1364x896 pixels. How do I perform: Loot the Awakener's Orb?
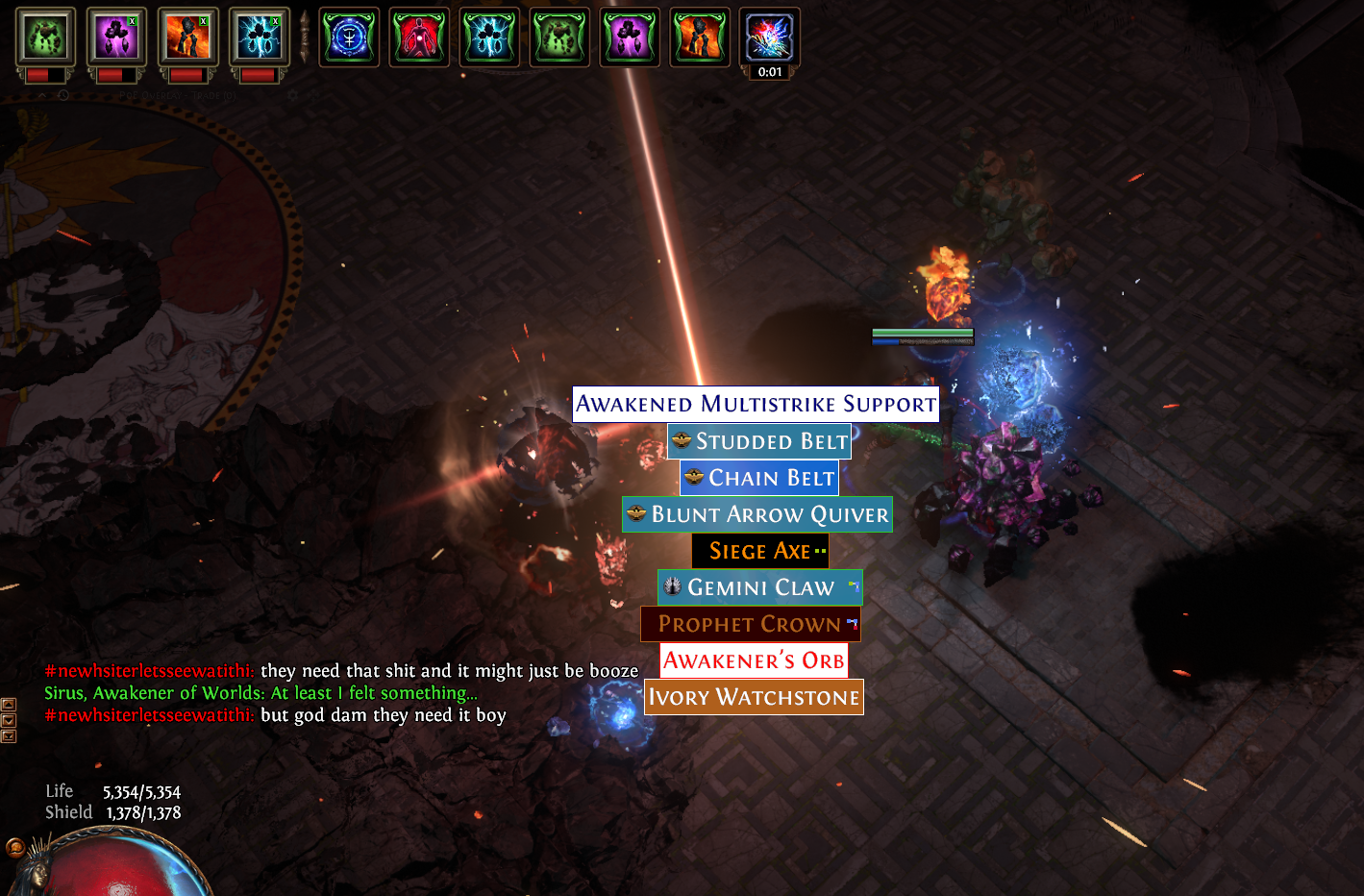(x=754, y=660)
